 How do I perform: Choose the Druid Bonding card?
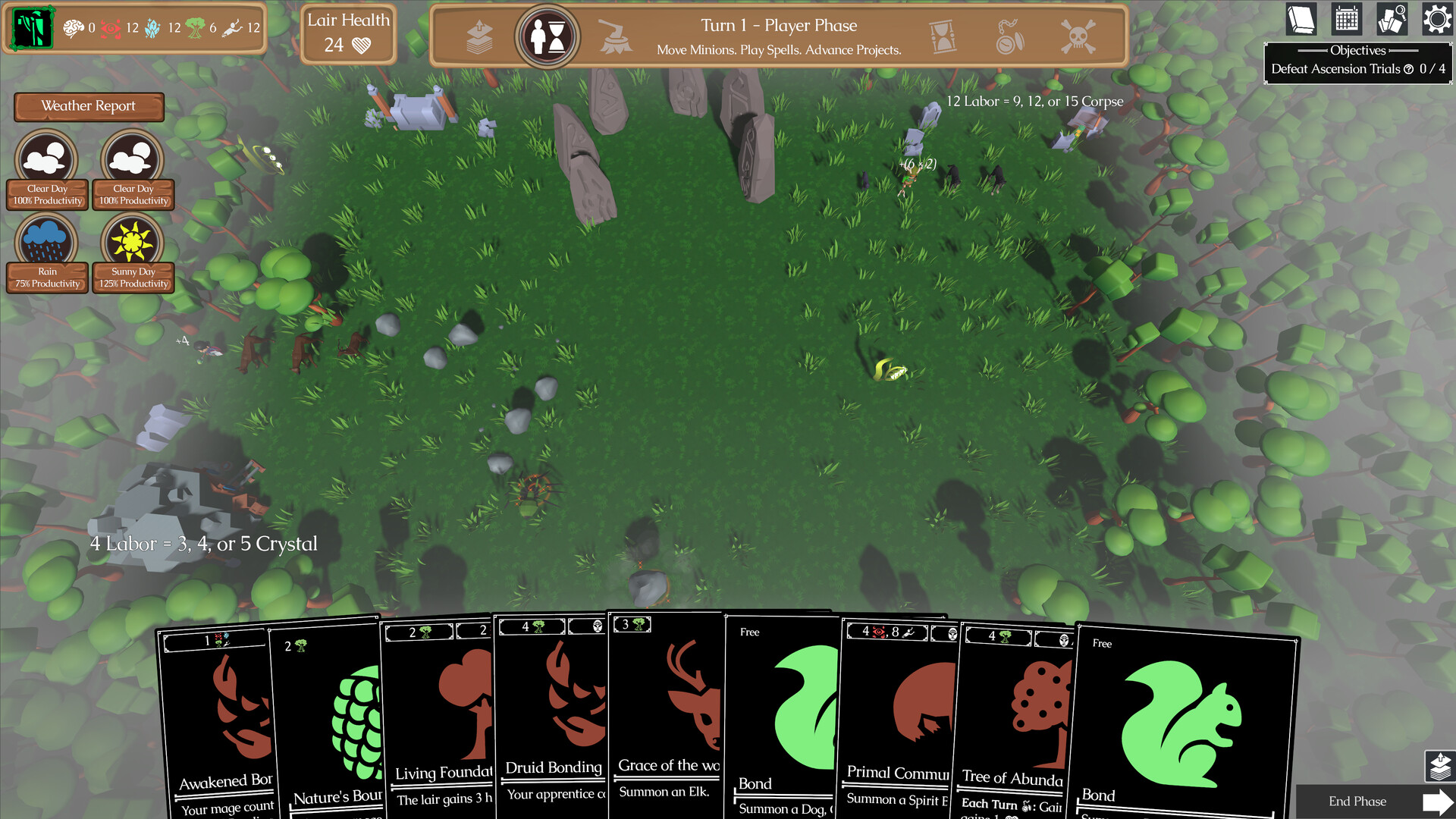tap(551, 720)
